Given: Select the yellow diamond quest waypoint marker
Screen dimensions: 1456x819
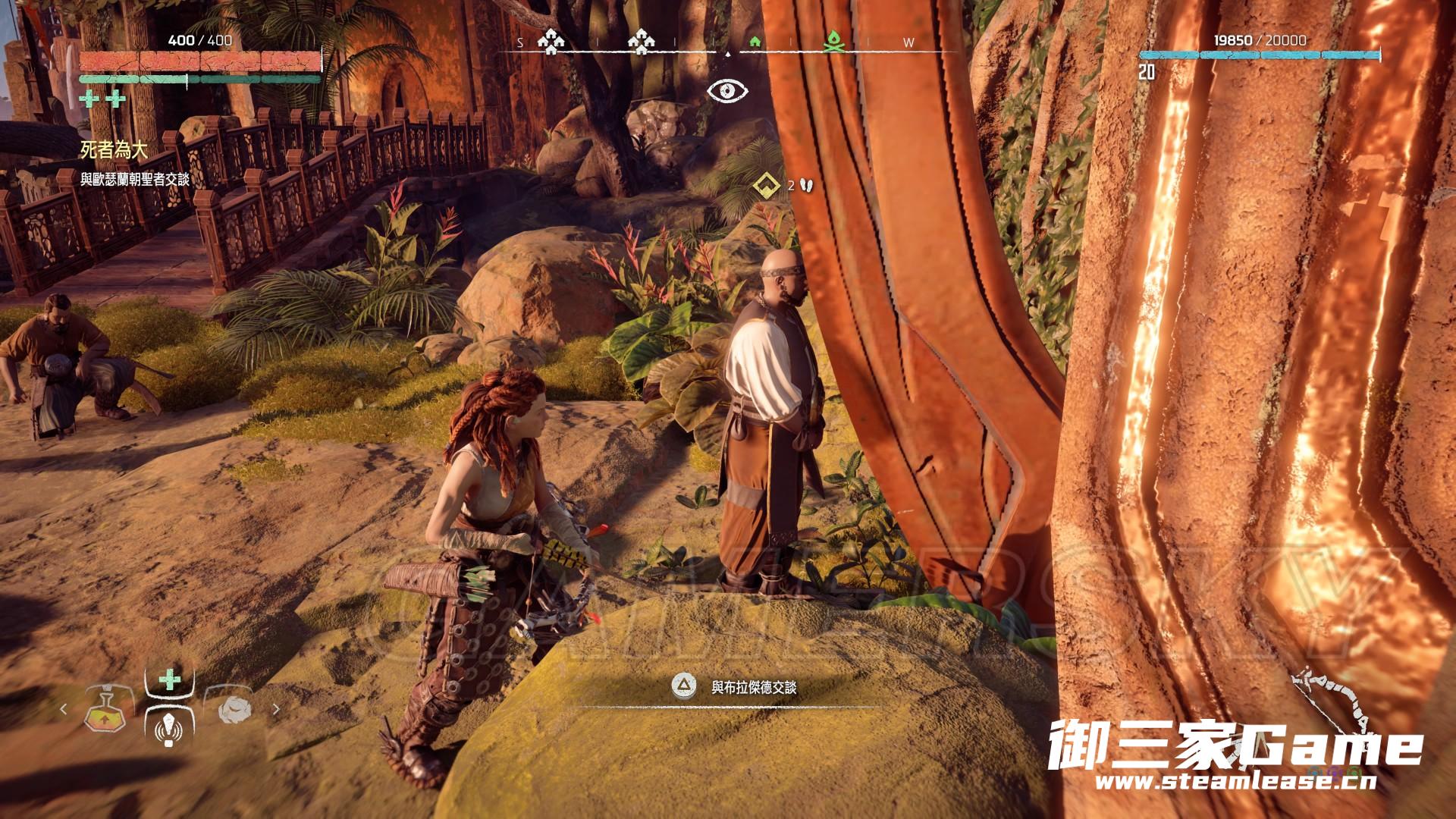Looking at the screenshot, I should coord(766,184).
